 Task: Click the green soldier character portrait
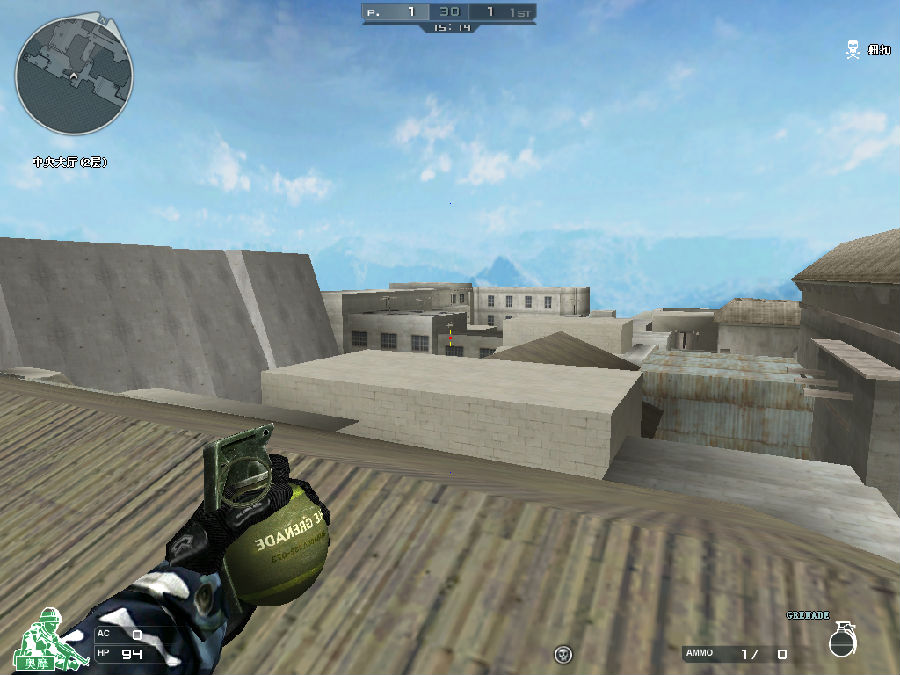[x=45, y=637]
